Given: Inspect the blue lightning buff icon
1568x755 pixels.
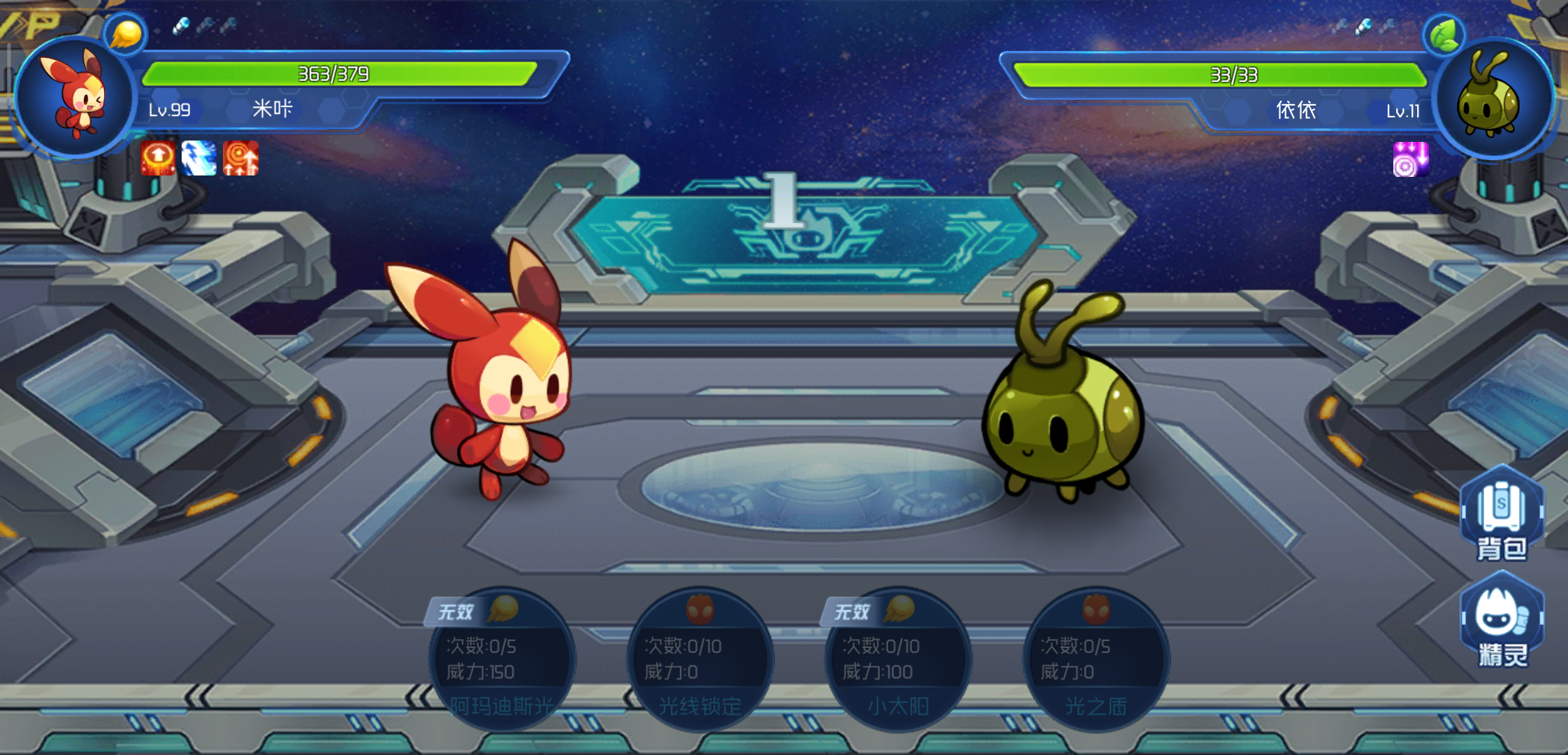Looking at the screenshot, I should pos(199,158).
